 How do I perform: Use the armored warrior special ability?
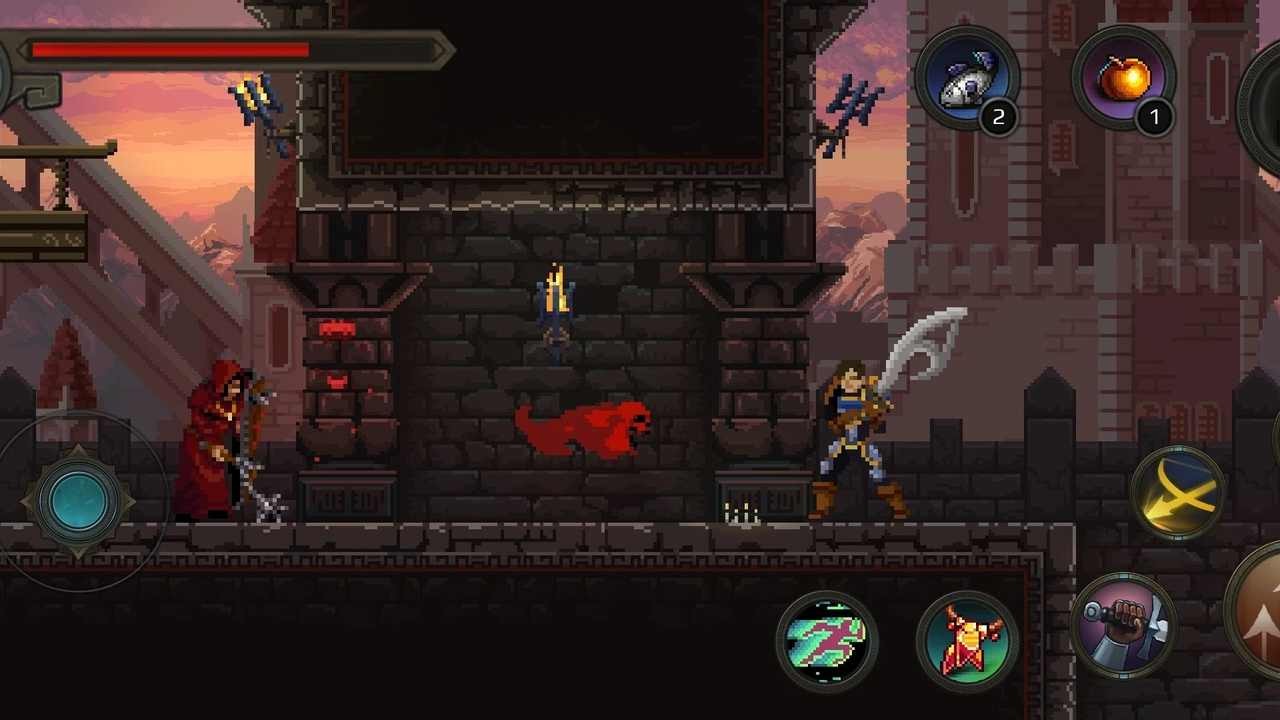click(965, 640)
